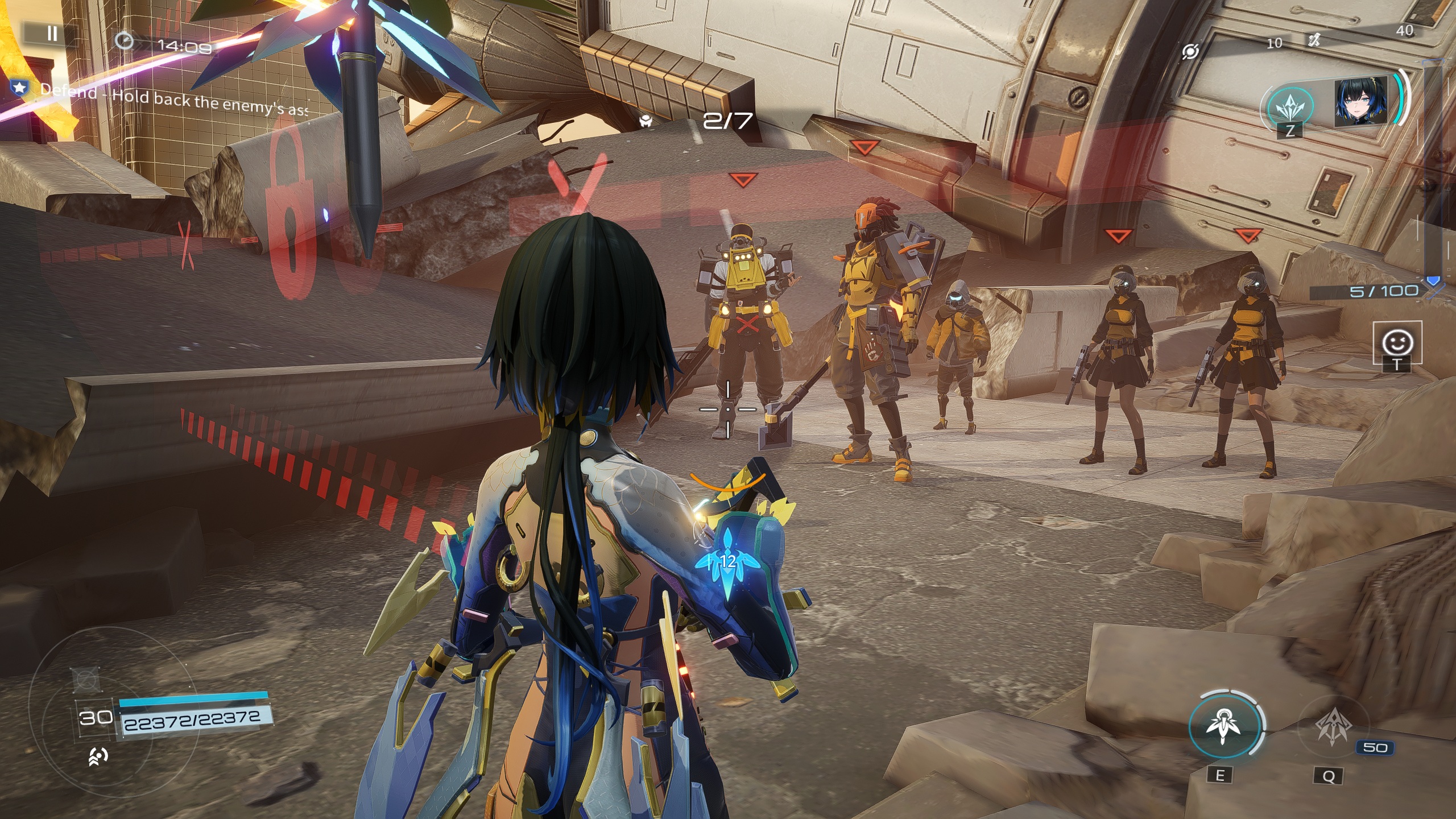The height and width of the screenshot is (819, 1456).
Task: Open the smiley emote button
Action: [1397, 342]
